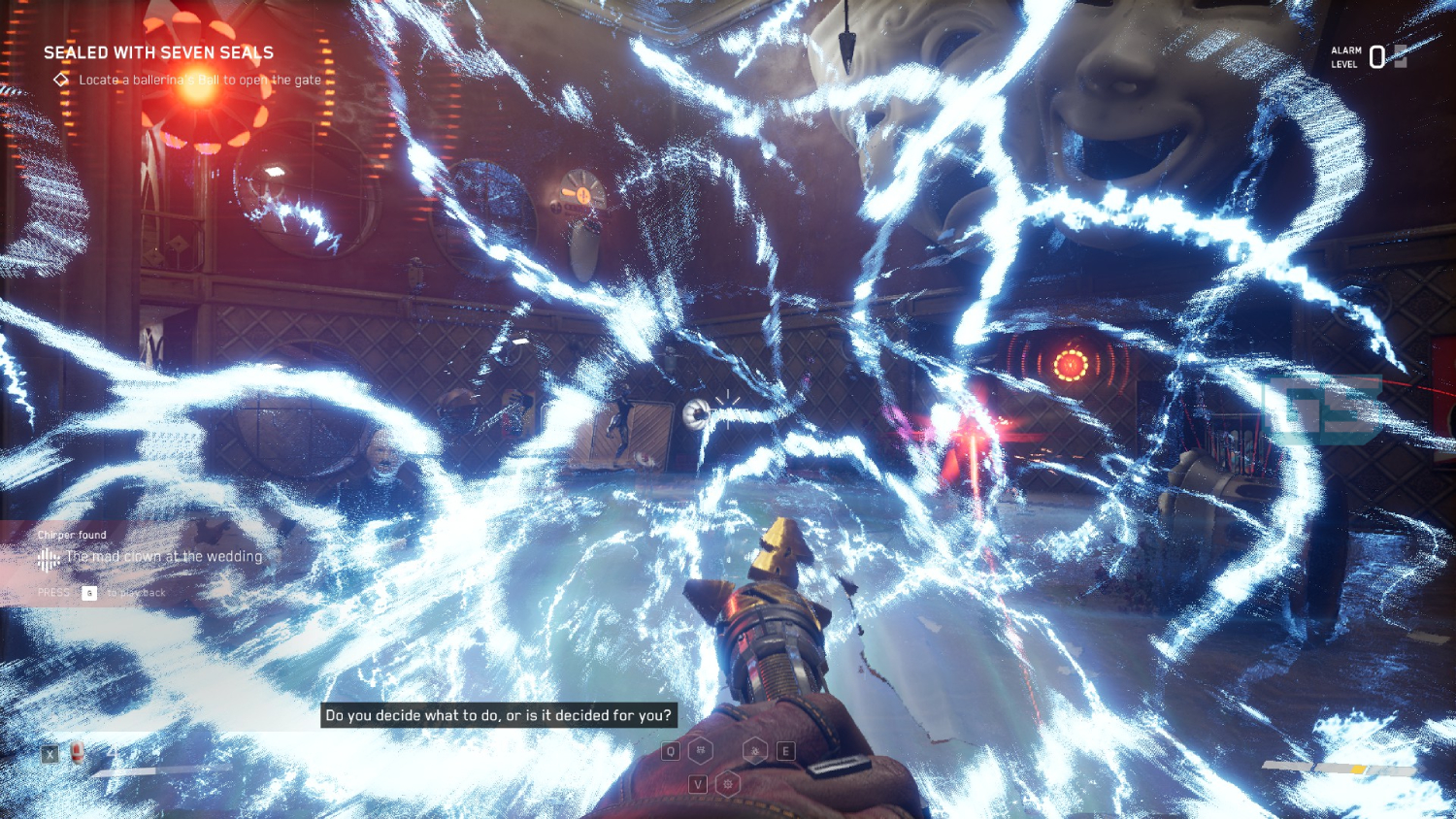Viewport: 1456px width, 819px height.
Task: Activate the gear-shaped hexagon ability icon beside V
Action: [x=728, y=783]
